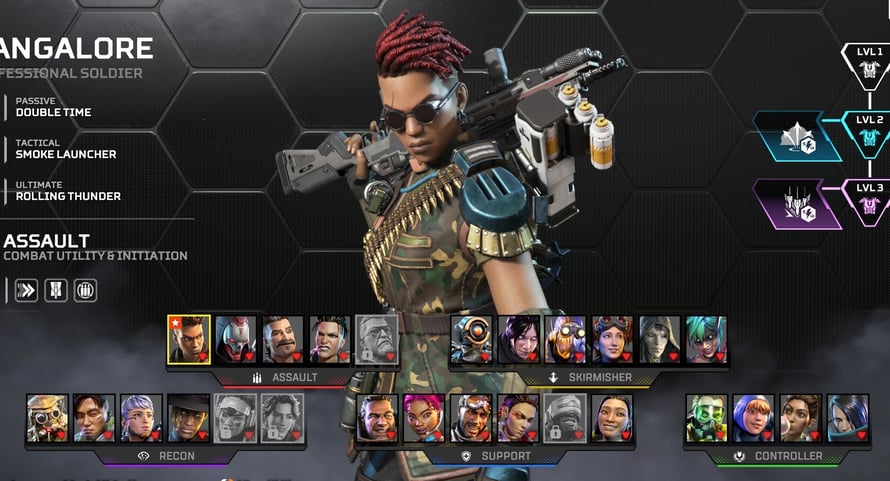
Task: Choose the Horizon legend portrait
Action: (x=612, y=339)
